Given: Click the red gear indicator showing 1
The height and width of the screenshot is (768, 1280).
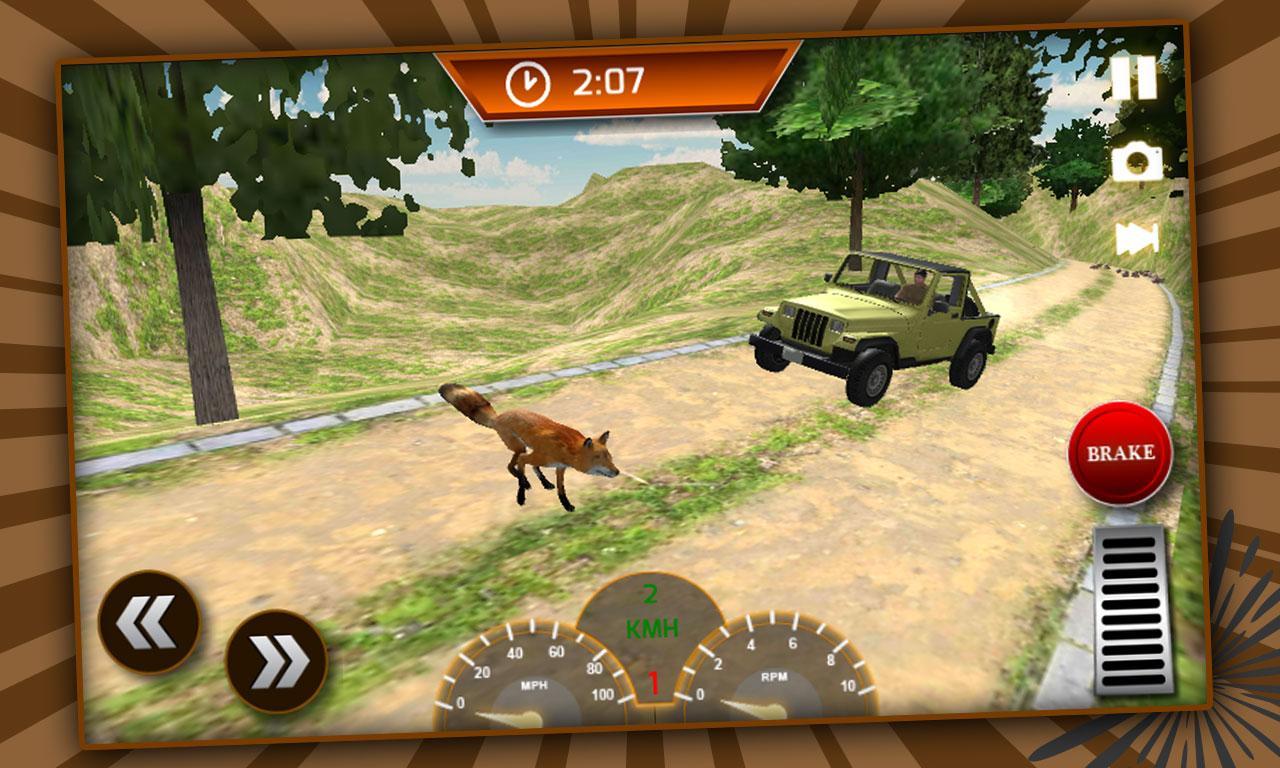Looking at the screenshot, I should 654,683.
